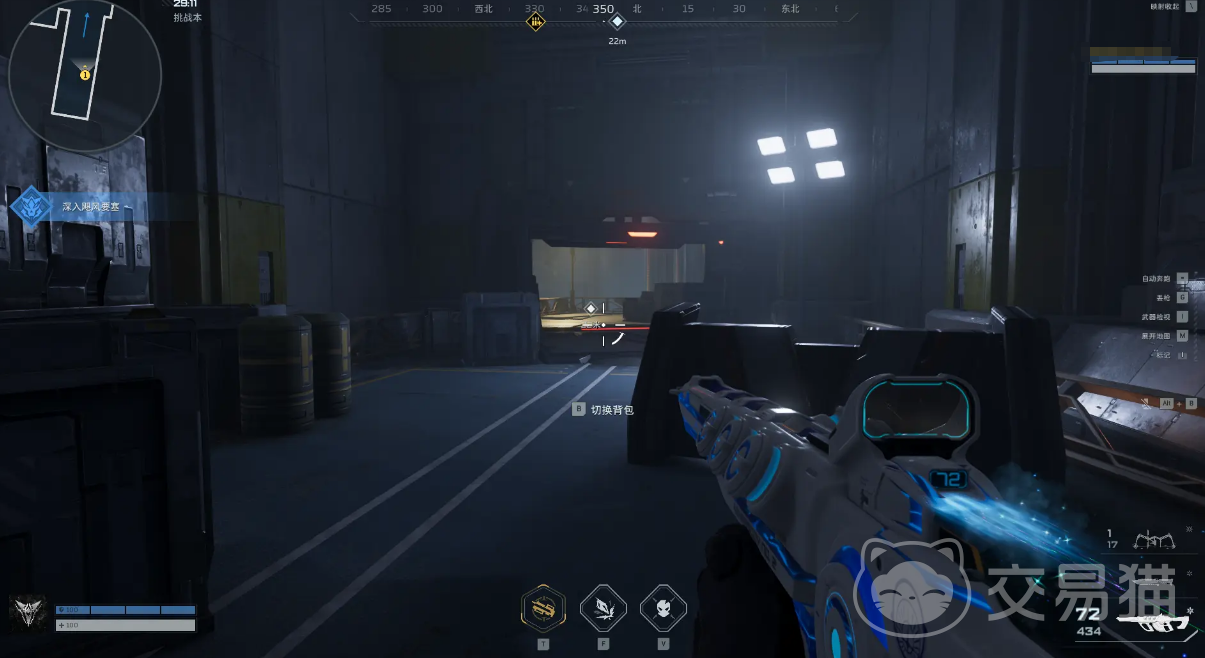Click the character emblem portrait
Image resolution: width=1205 pixels, height=658 pixels.
pos(27,610)
